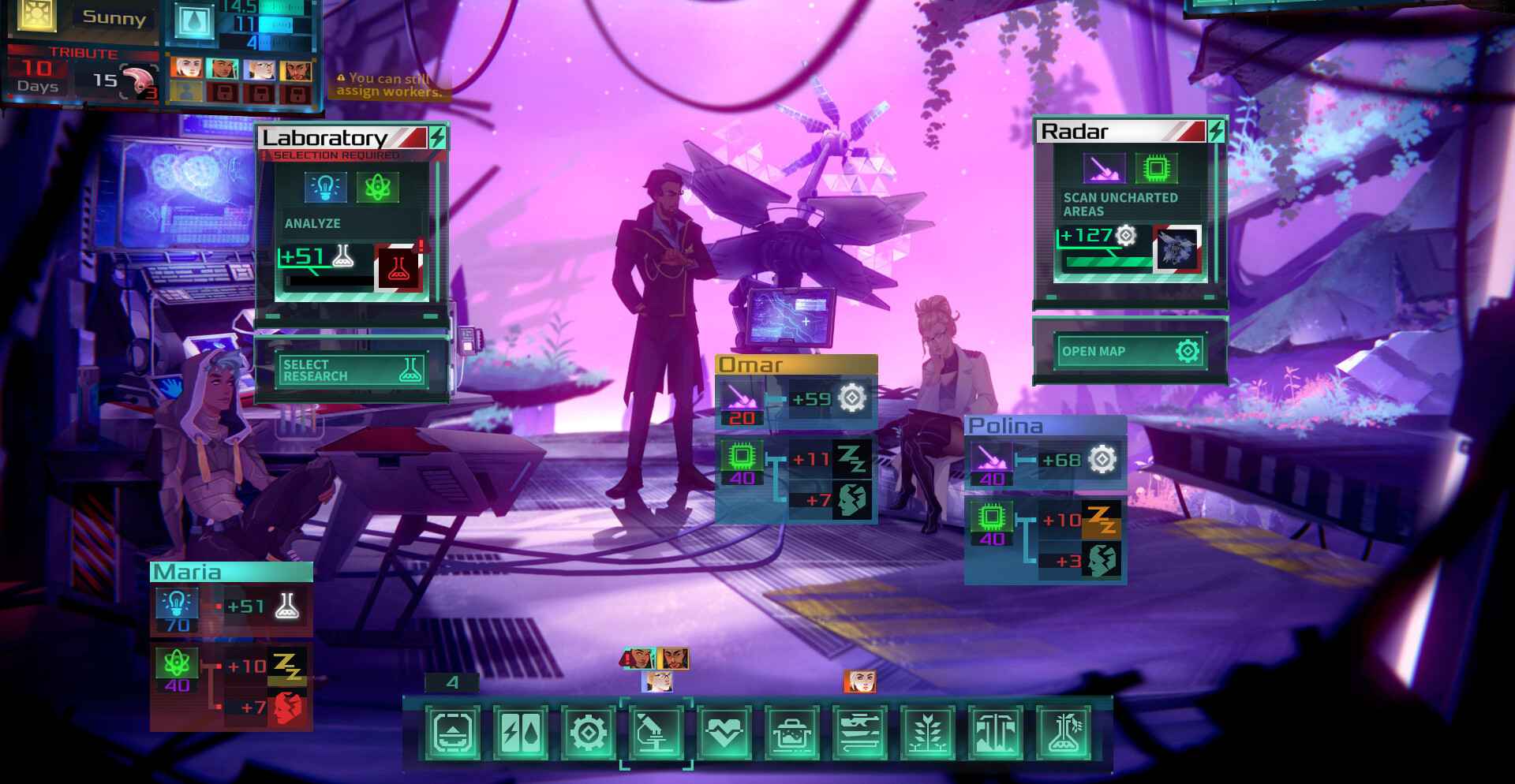Click the Sunny weather icon
Screen dimensions: 1515x784
tap(36, 14)
